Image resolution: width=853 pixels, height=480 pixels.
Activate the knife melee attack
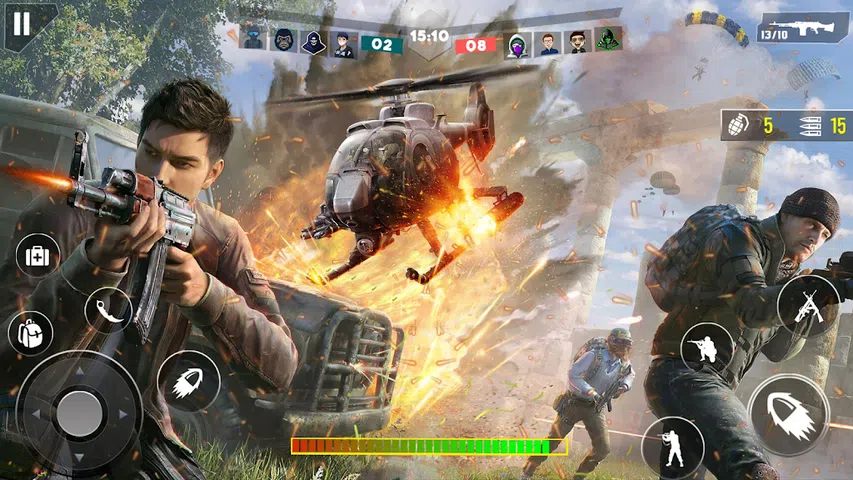coord(108,309)
